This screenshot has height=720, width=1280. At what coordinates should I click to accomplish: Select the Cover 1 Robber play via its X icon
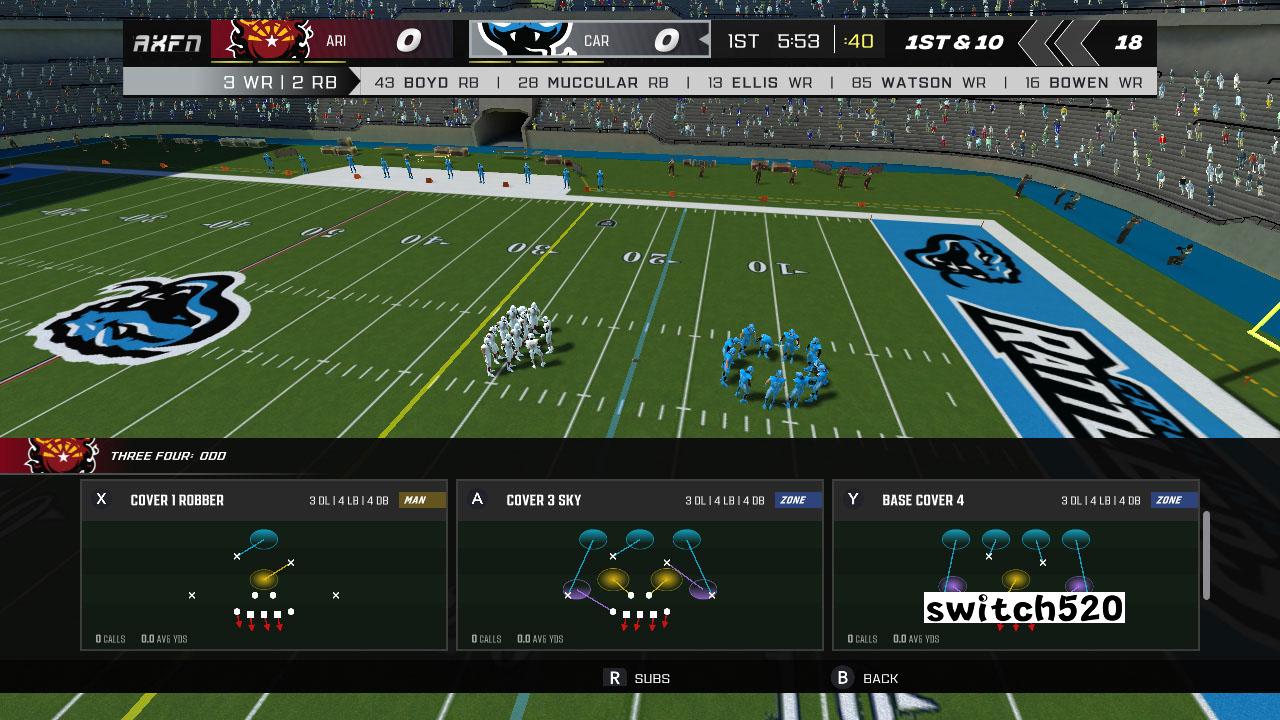100,499
